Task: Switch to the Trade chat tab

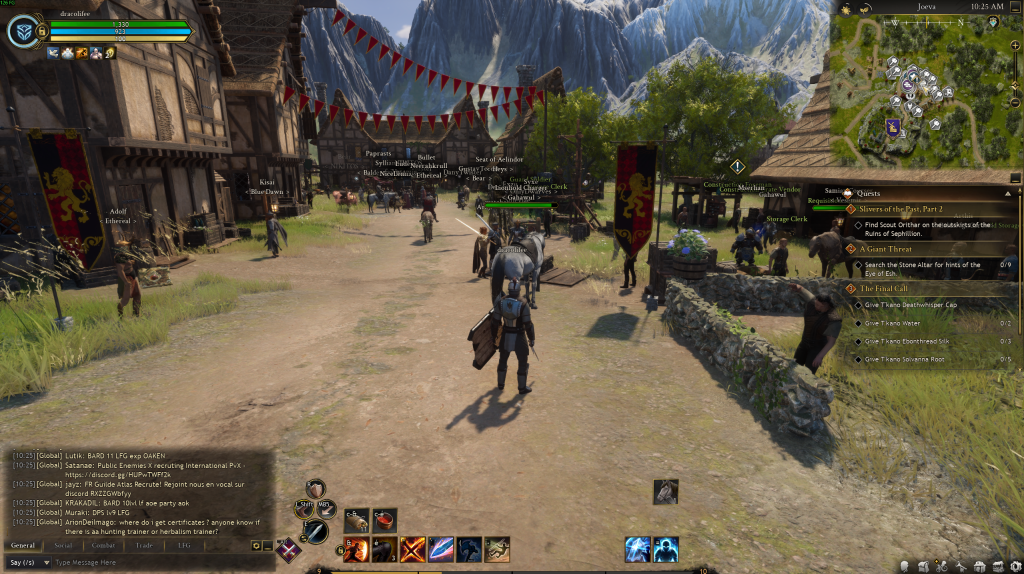Action: [x=144, y=545]
